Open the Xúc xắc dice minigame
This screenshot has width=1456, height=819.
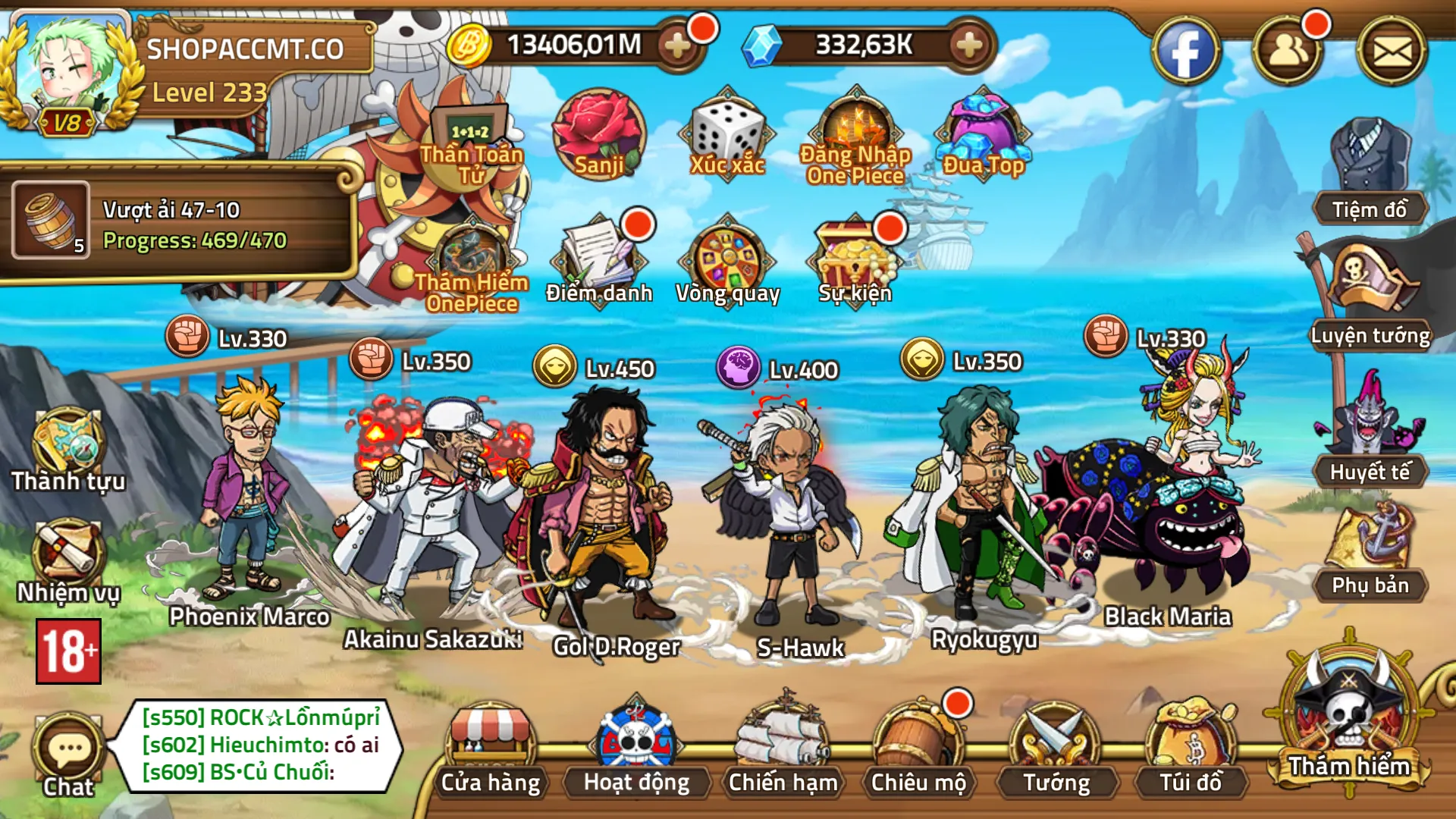click(724, 136)
